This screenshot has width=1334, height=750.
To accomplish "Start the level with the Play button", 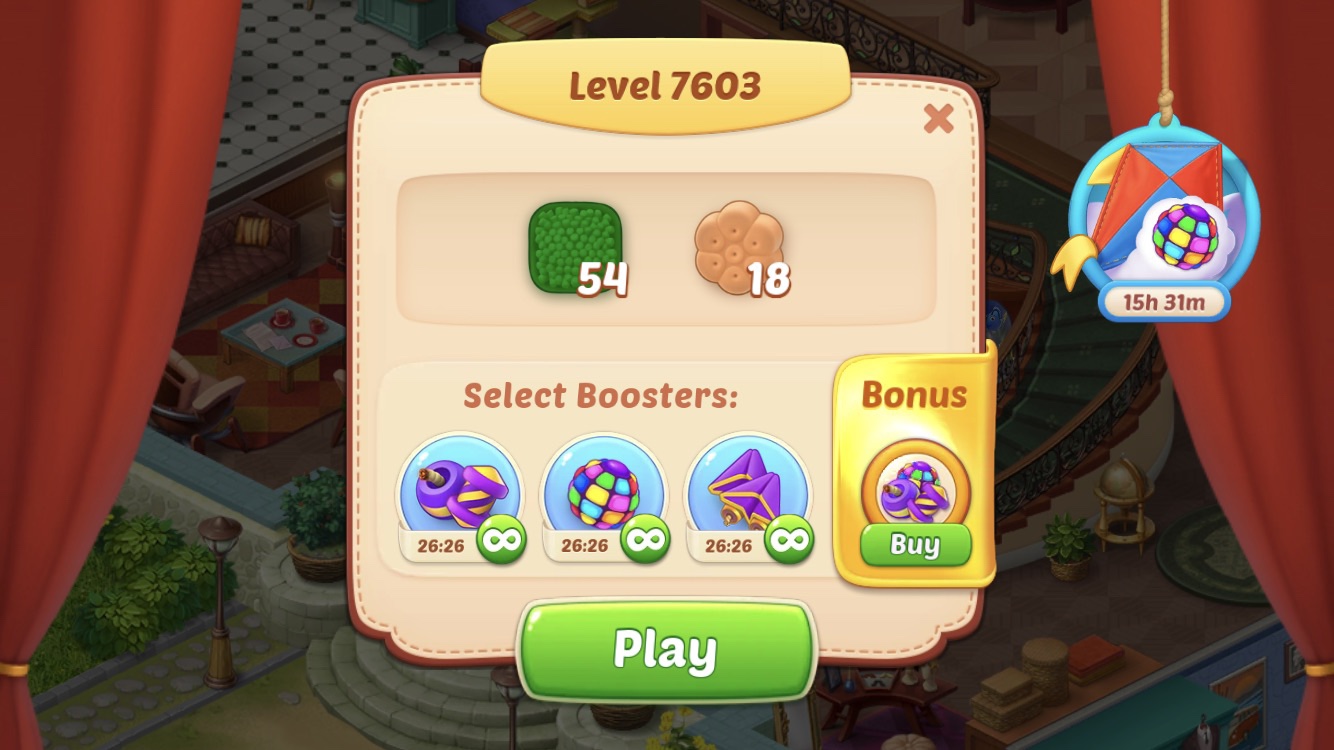I will point(665,650).
